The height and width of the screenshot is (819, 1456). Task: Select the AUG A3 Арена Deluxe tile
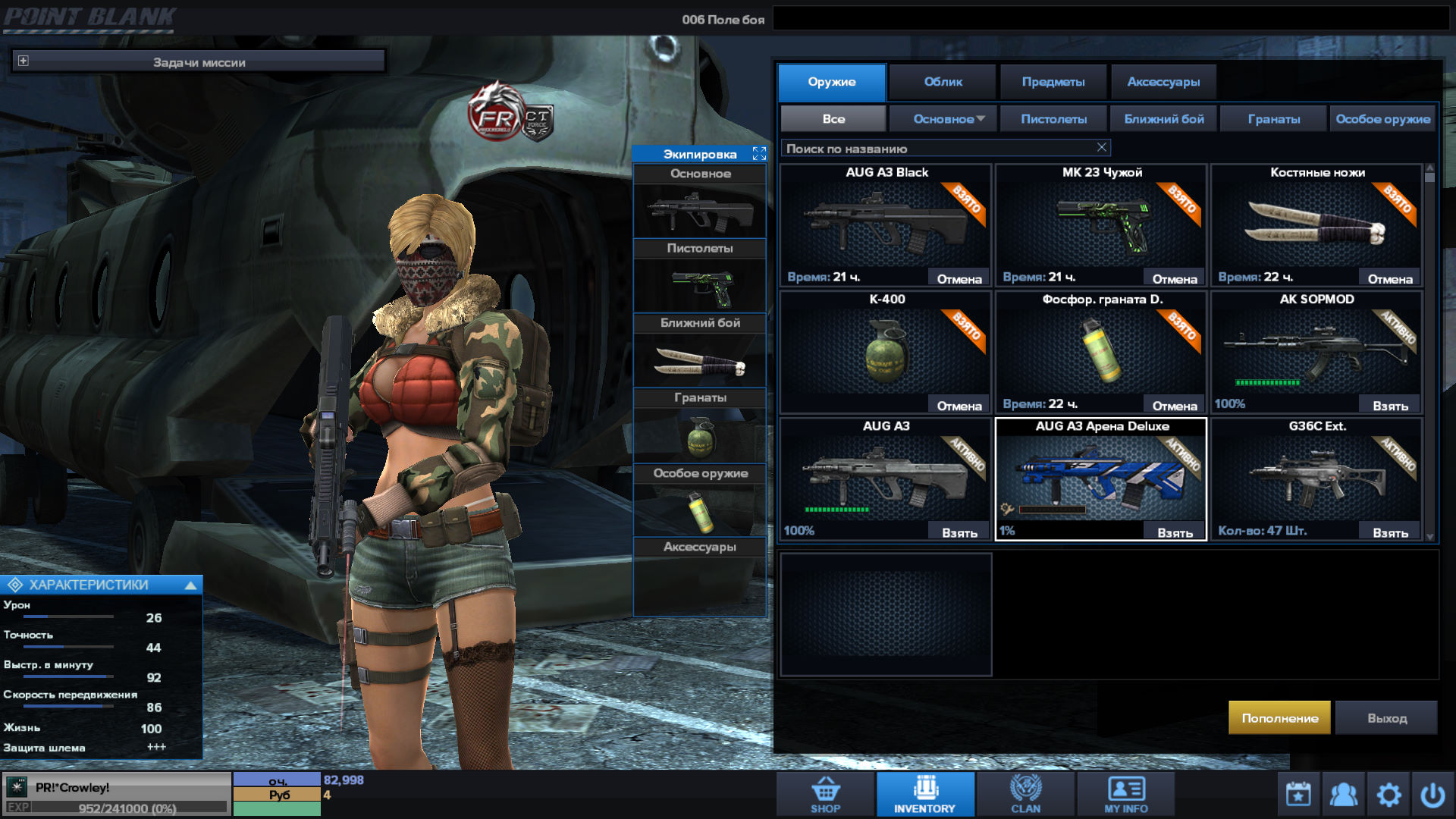point(1100,476)
